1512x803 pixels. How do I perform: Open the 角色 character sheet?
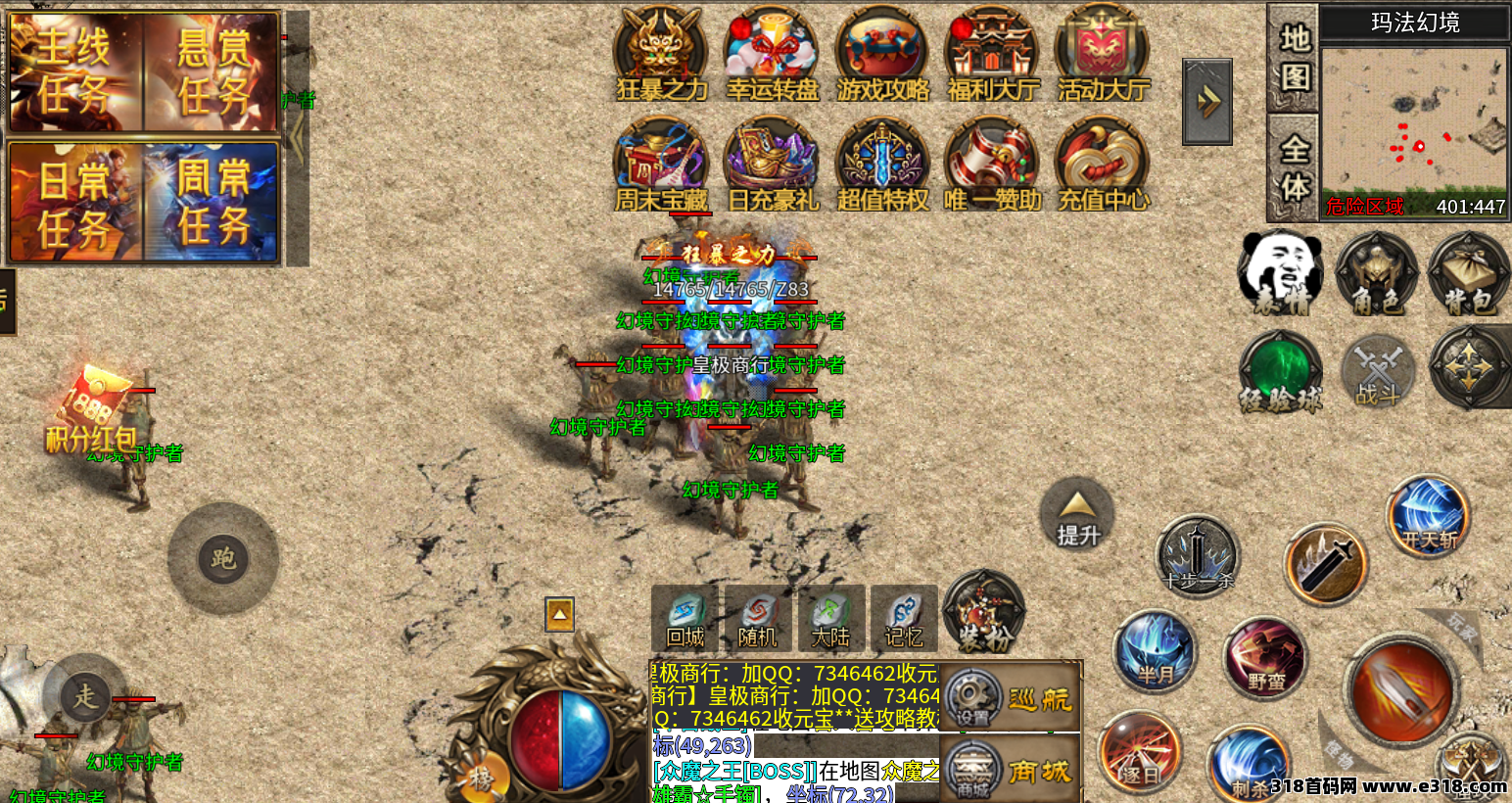1376,275
